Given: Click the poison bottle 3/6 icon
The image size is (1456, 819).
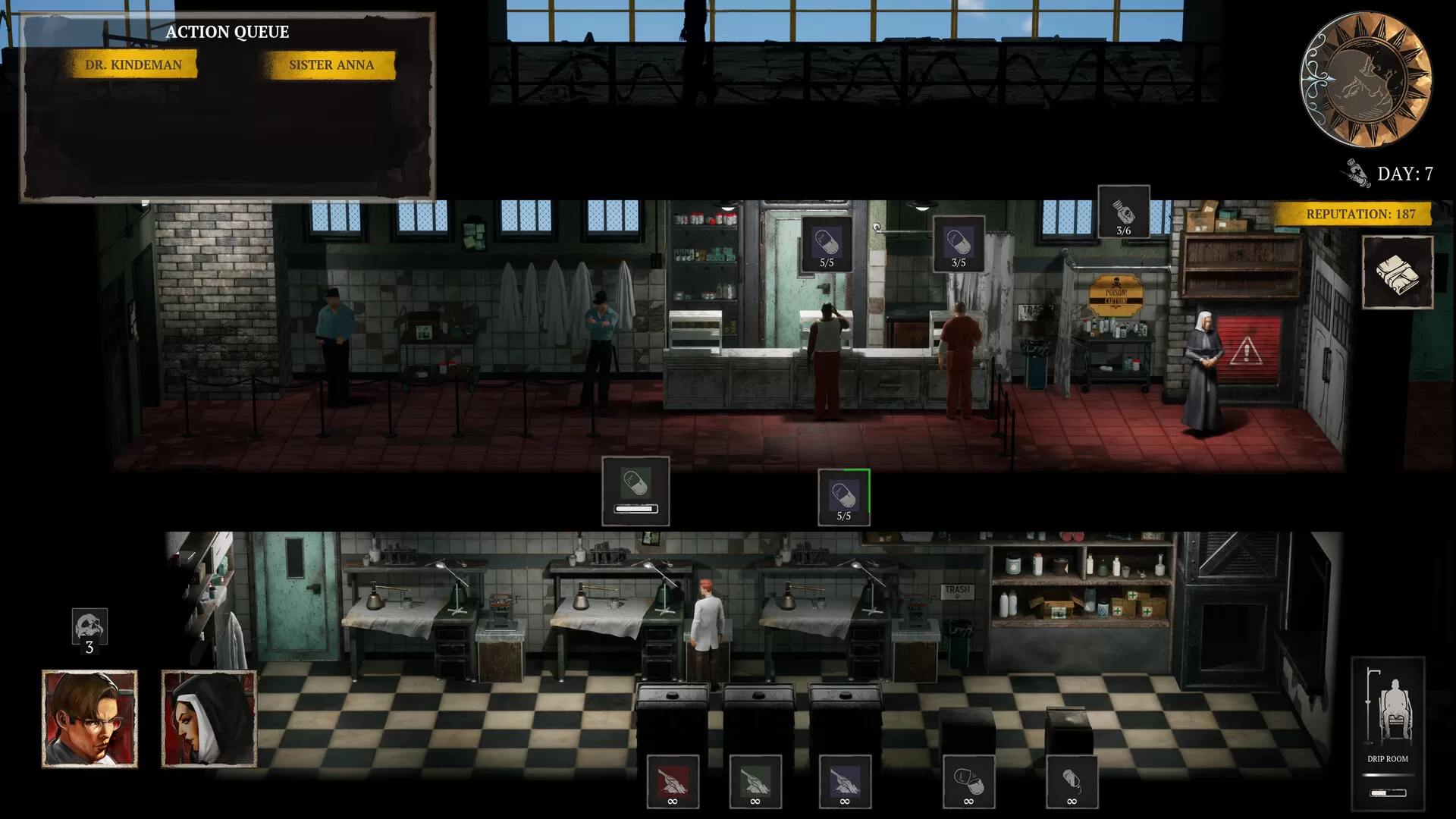Looking at the screenshot, I should click(x=1124, y=212).
